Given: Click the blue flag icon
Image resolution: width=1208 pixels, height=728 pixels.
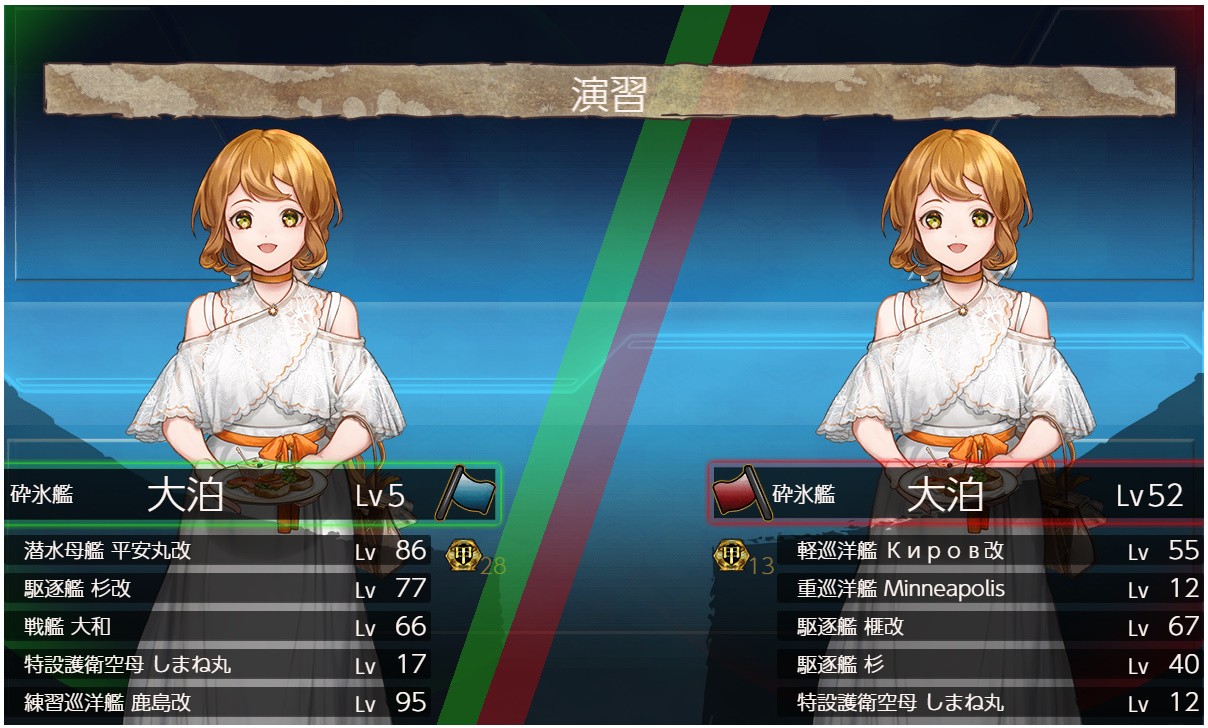Looking at the screenshot, I should [465, 492].
